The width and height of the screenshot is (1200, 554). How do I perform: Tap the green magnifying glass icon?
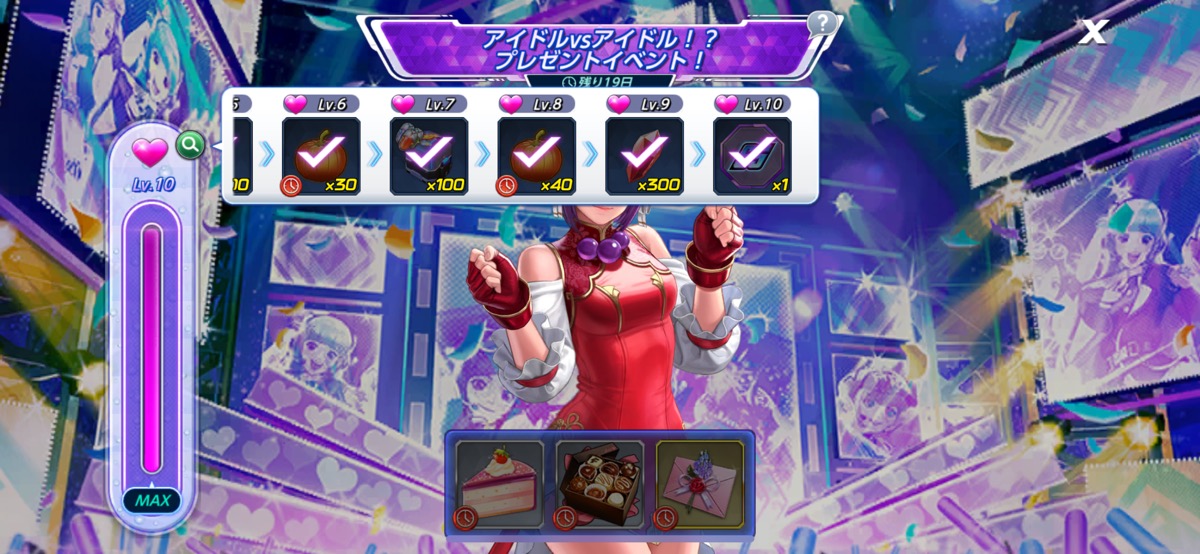pyautogui.click(x=190, y=146)
